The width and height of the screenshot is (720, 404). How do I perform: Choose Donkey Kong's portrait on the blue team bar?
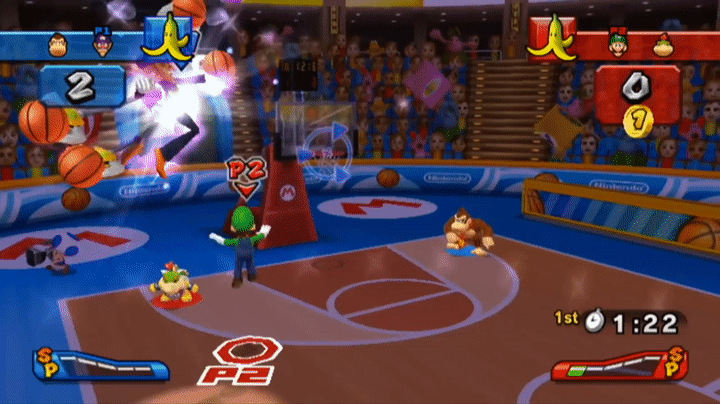pos(57,44)
